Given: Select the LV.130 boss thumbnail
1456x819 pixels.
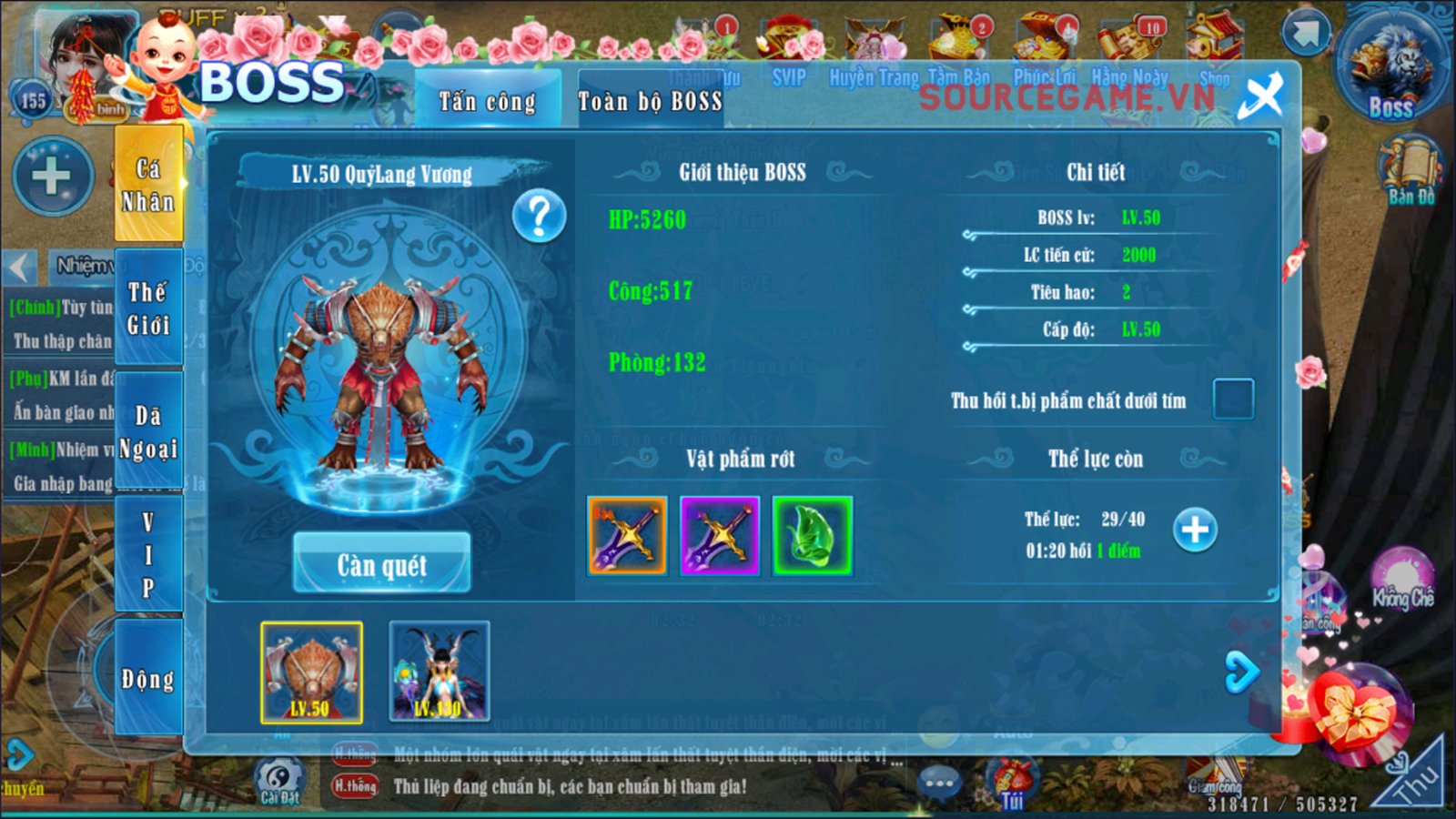Looking at the screenshot, I should (440, 672).
